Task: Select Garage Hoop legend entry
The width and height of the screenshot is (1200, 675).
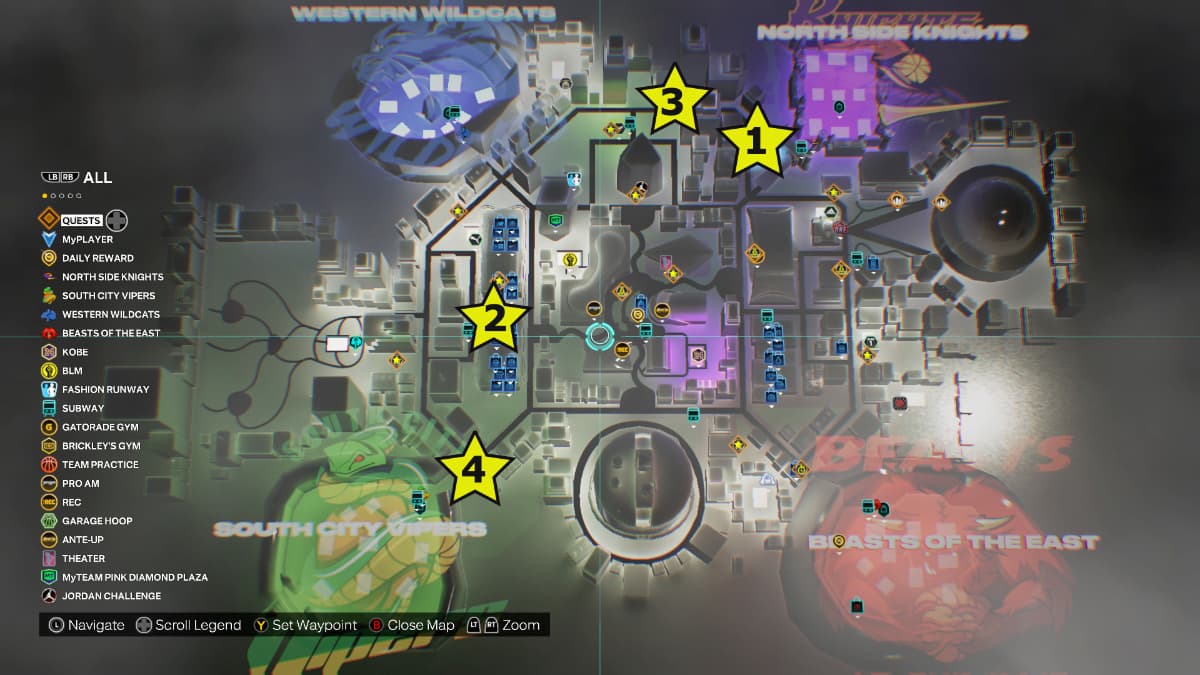Action: (97, 521)
